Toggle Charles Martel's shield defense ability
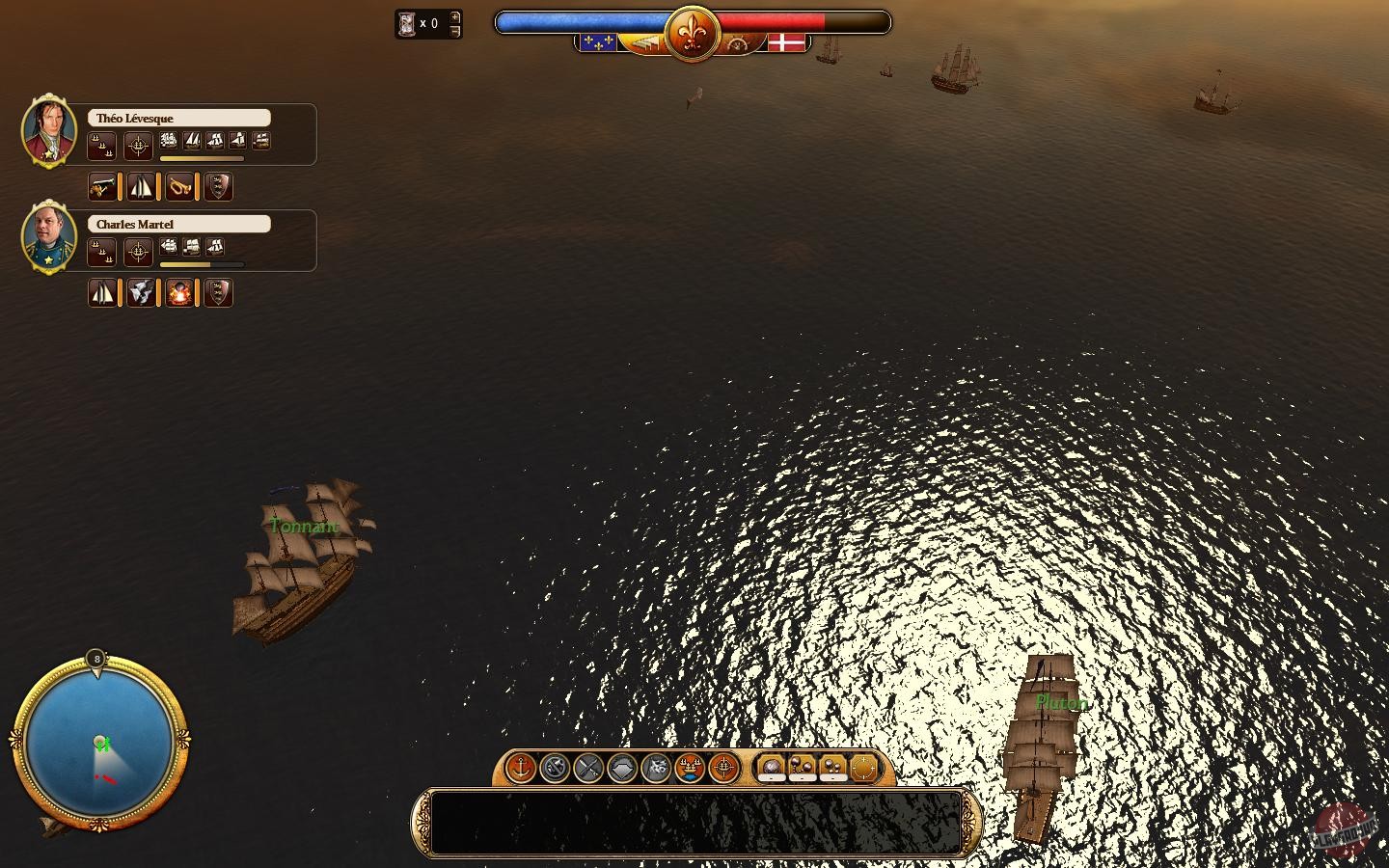 pyautogui.click(x=219, y=292)
